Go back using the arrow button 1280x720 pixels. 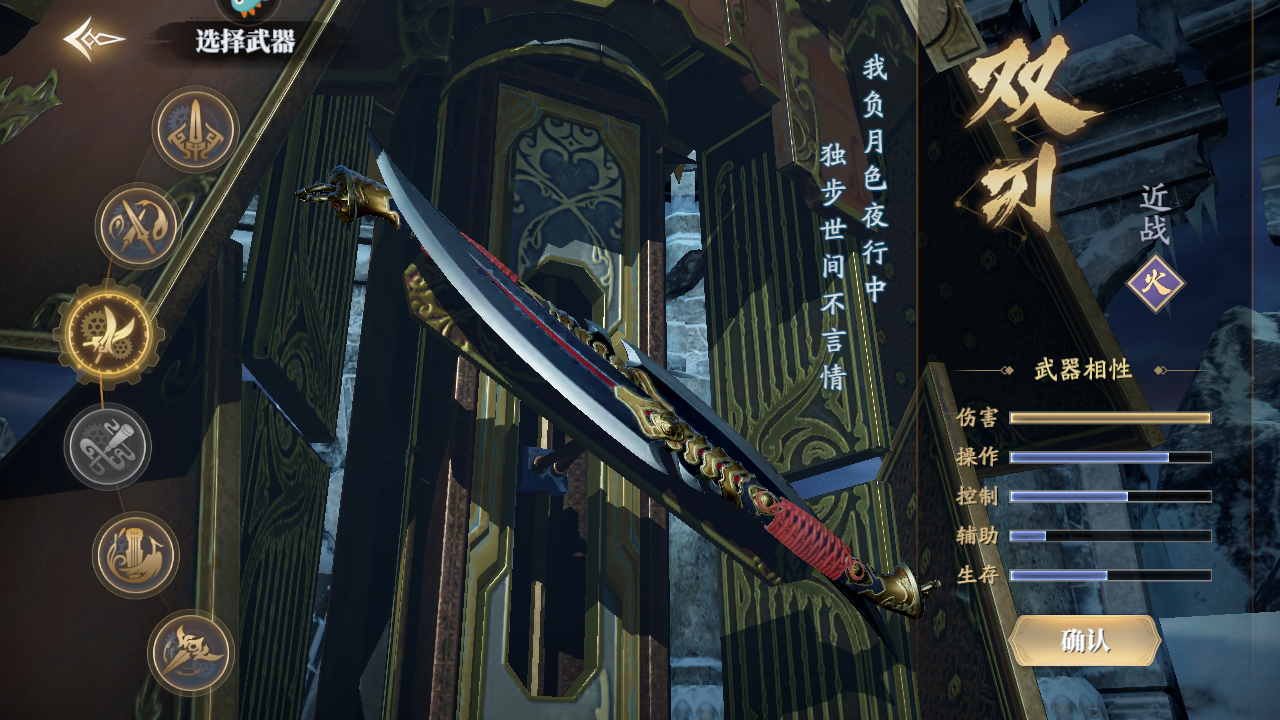[93, 40]
